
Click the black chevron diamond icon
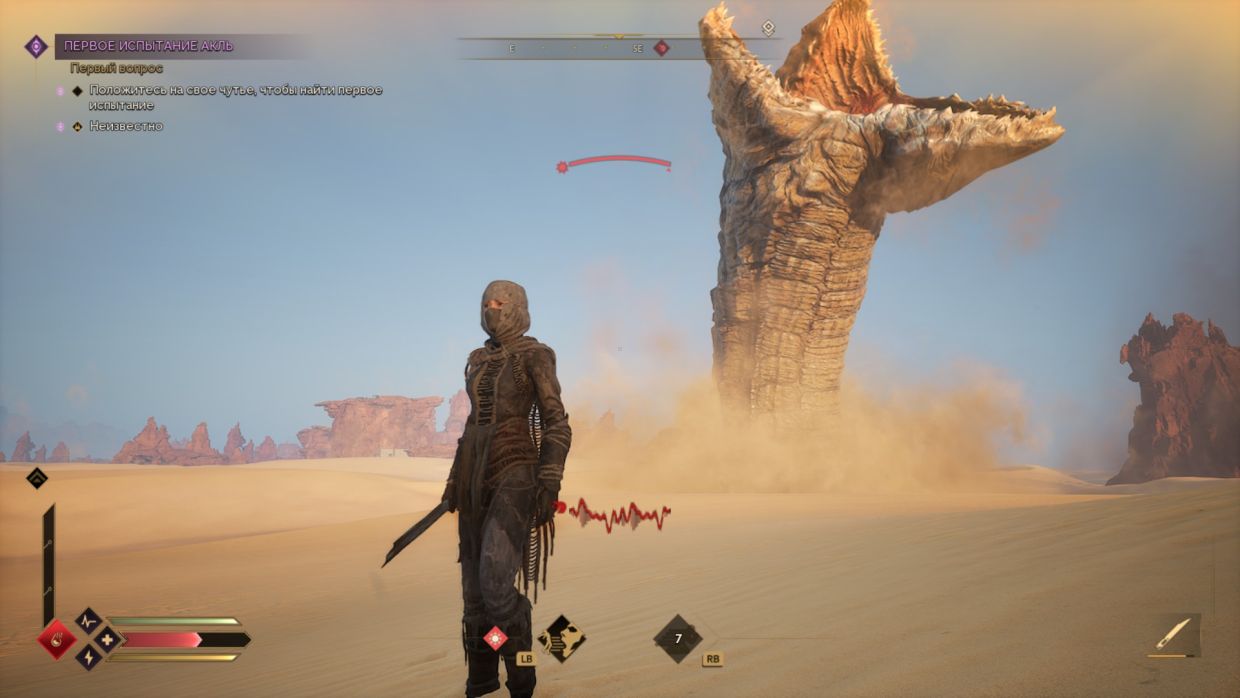click(x=37, y=478)
